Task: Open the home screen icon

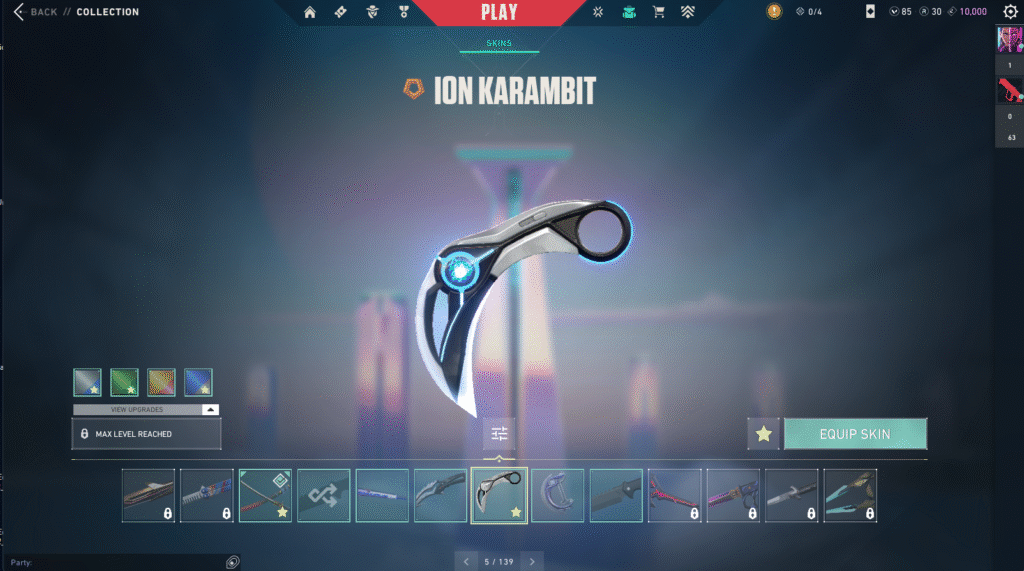Action: (310, 12)
